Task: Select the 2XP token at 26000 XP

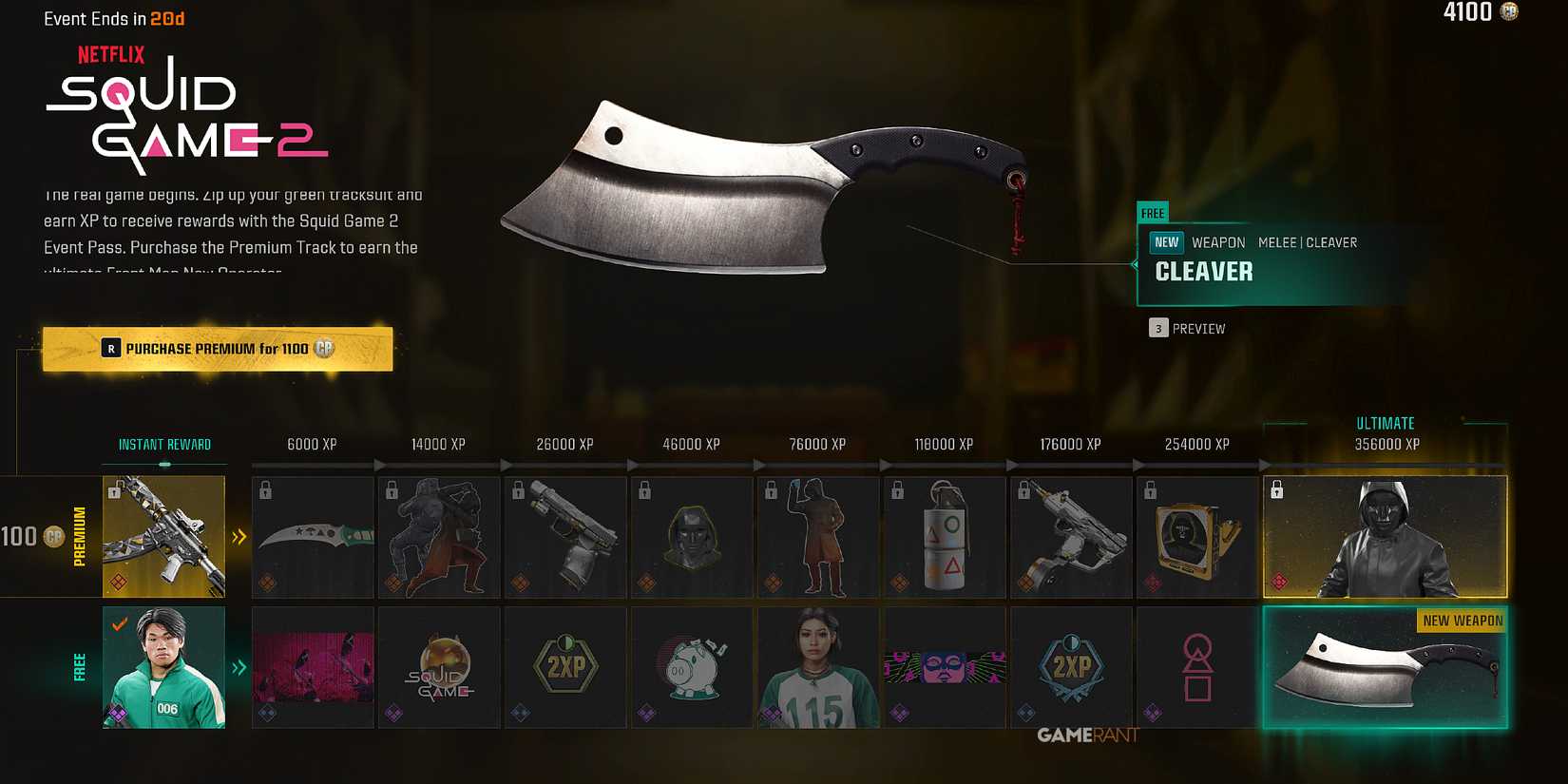Action: [565, 665]
